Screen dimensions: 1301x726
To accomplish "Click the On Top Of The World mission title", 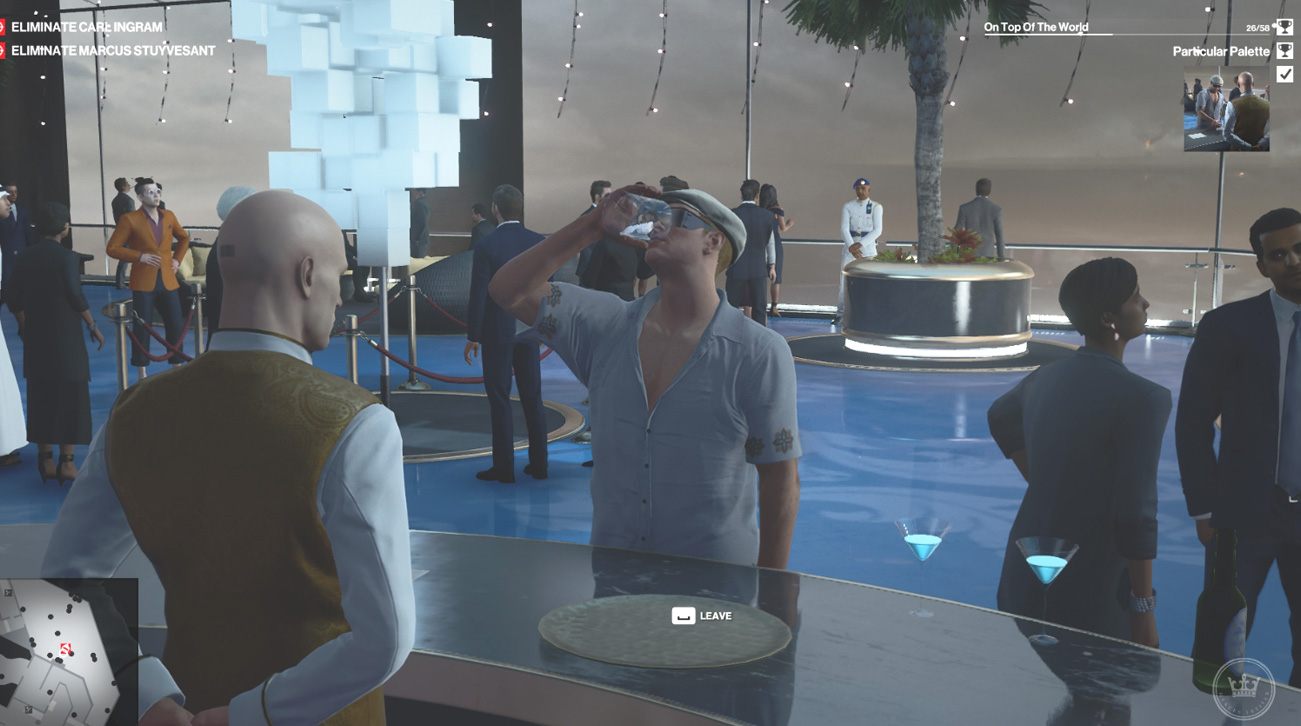I will (1036, 27).
